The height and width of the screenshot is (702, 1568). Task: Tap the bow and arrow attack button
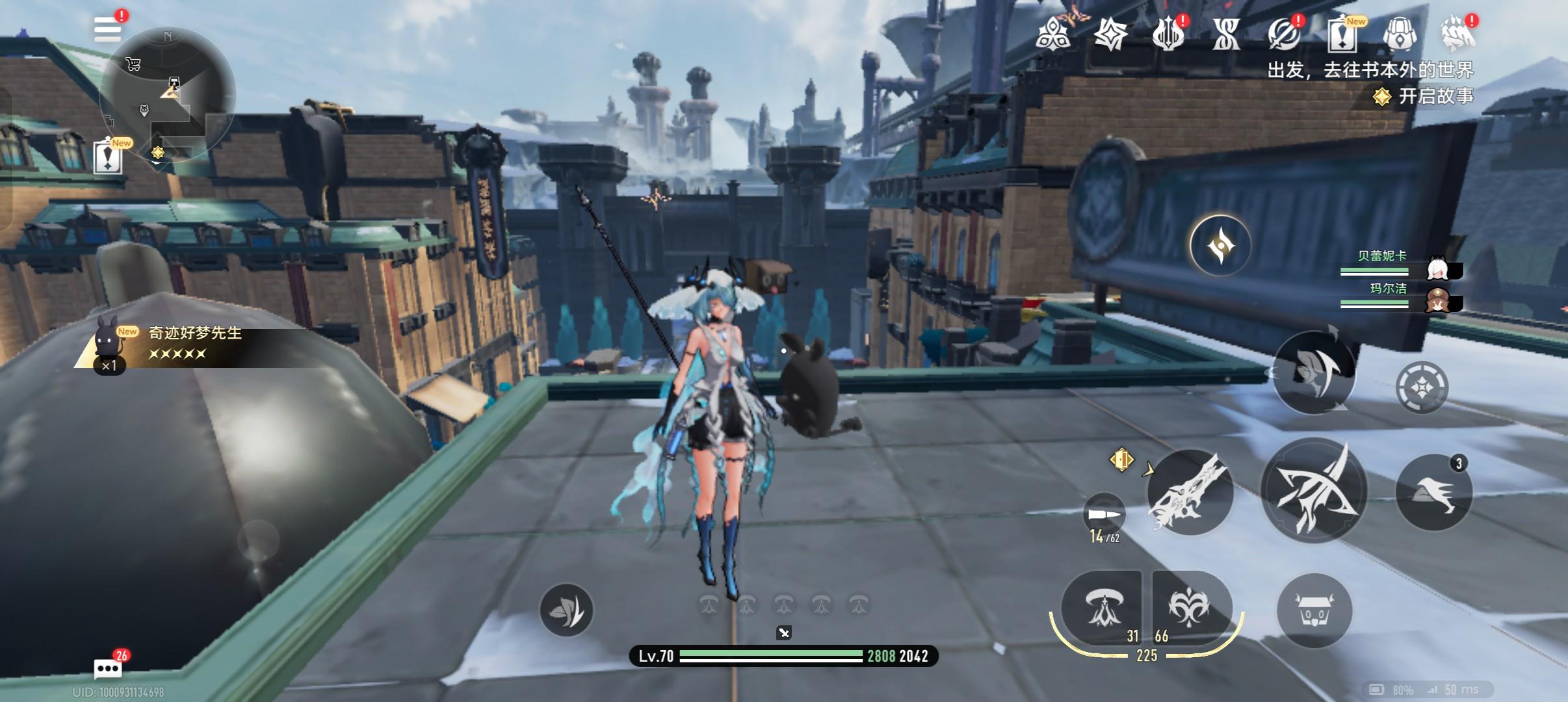point(1314,491)
